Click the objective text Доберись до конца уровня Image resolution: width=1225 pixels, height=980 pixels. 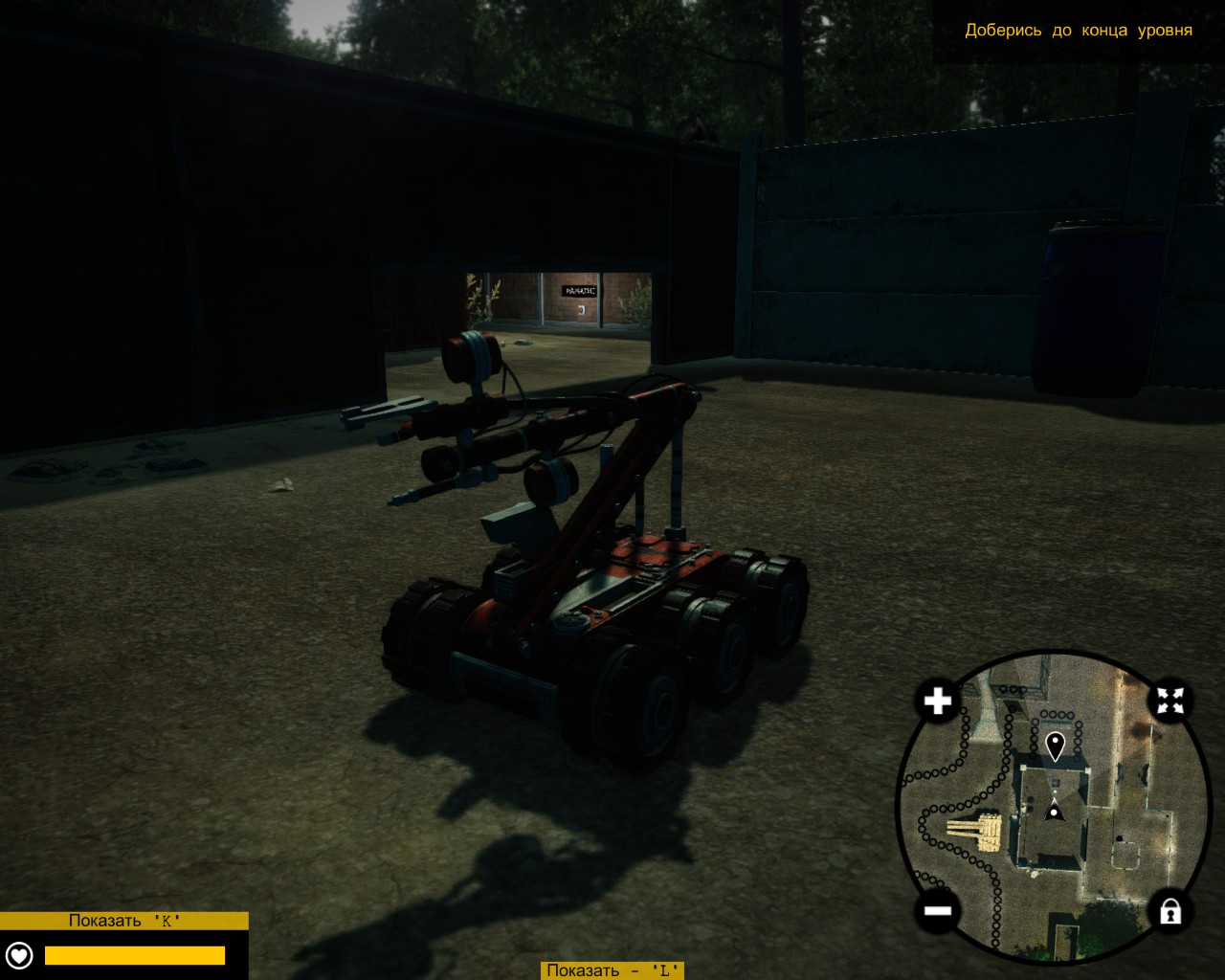(1078, 31)
